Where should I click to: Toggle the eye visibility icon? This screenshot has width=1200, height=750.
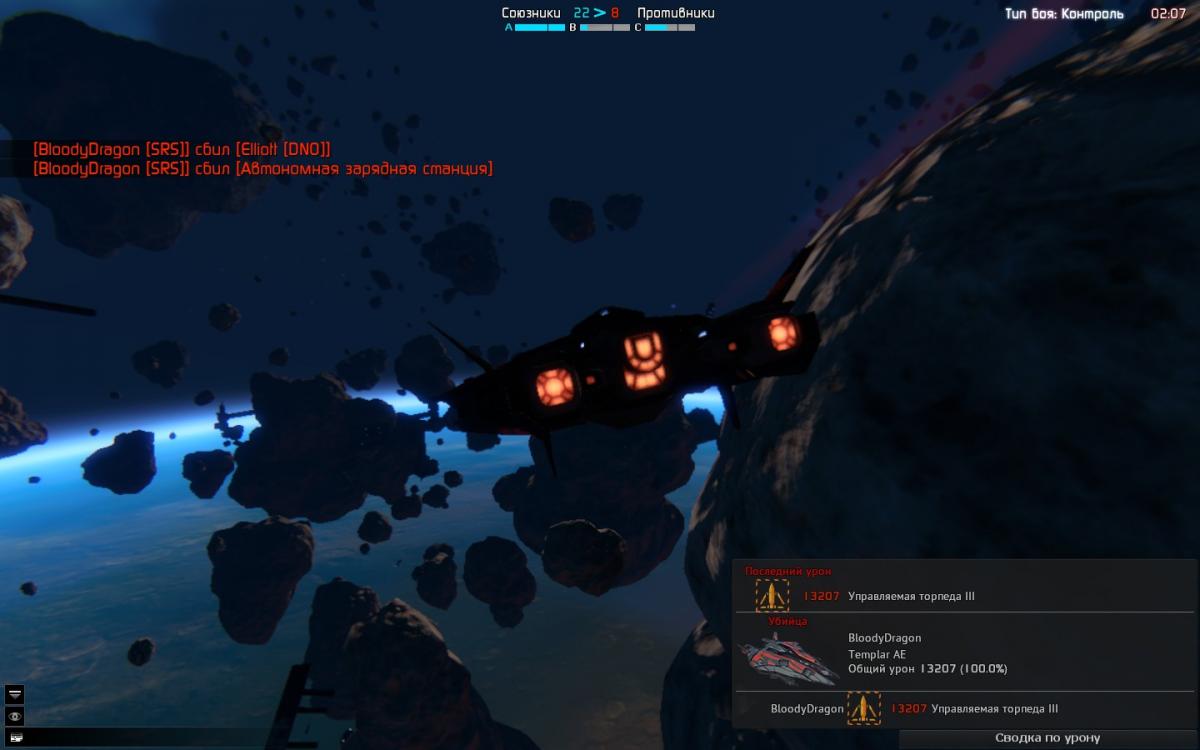(15, 716)
